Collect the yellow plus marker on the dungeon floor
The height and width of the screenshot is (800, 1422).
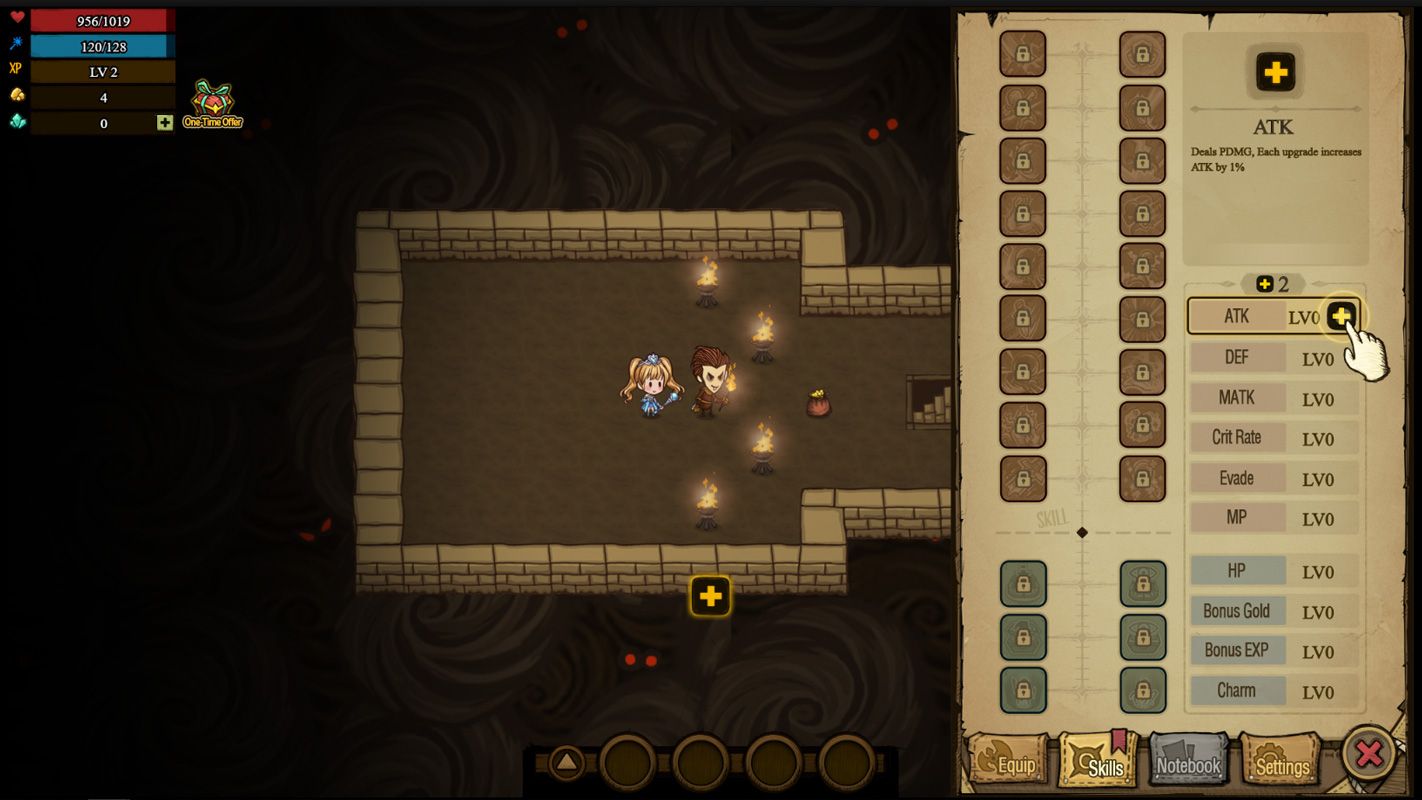pyautogui.click(x=711, y=595)
